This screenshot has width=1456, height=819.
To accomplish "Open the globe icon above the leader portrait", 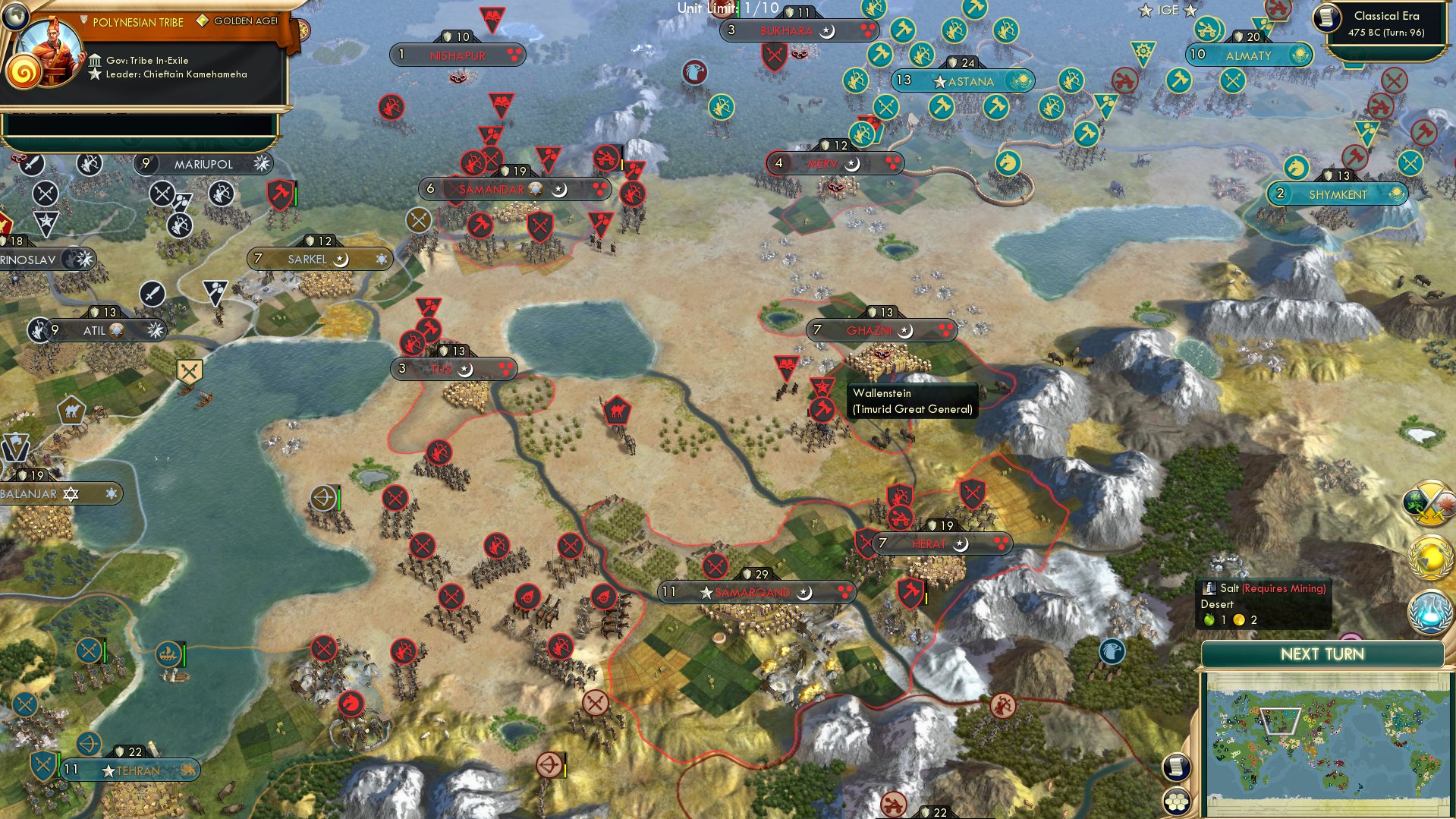I will point(14,14).
